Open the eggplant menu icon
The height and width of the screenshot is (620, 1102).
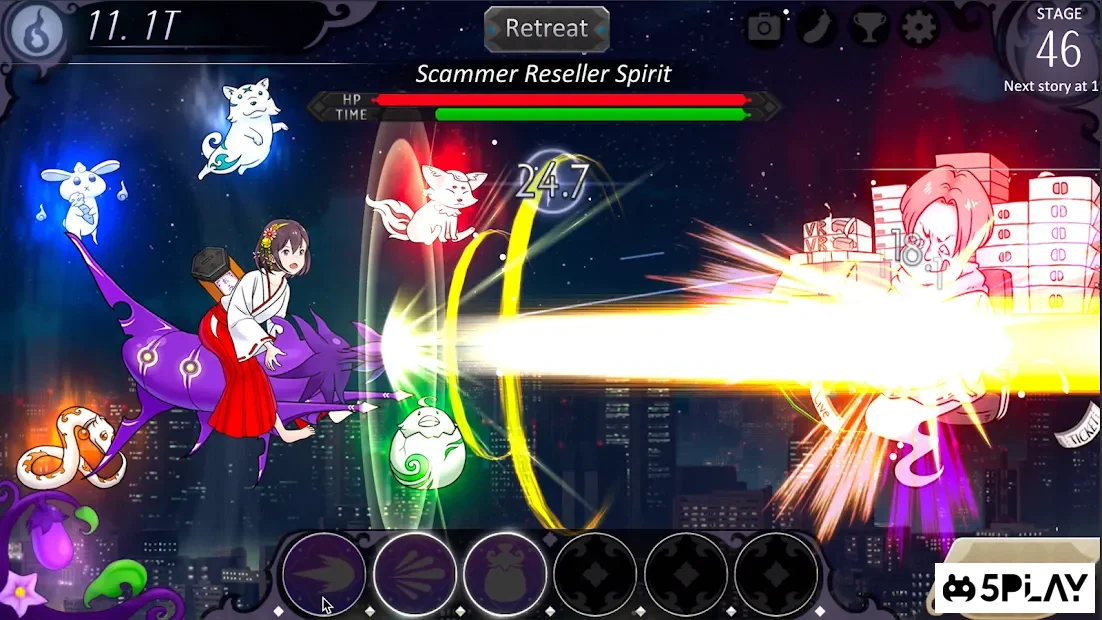tap(817, 28)
